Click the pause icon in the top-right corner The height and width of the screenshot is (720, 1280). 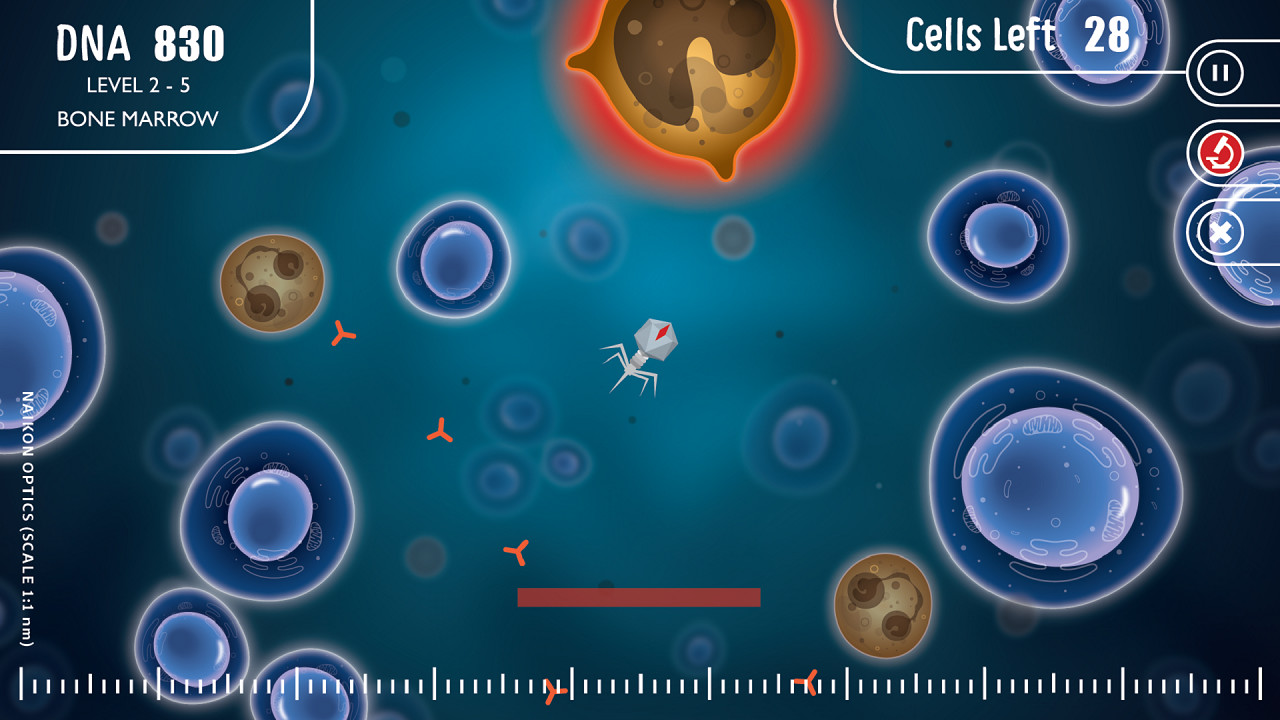[x=1218, y=71]
